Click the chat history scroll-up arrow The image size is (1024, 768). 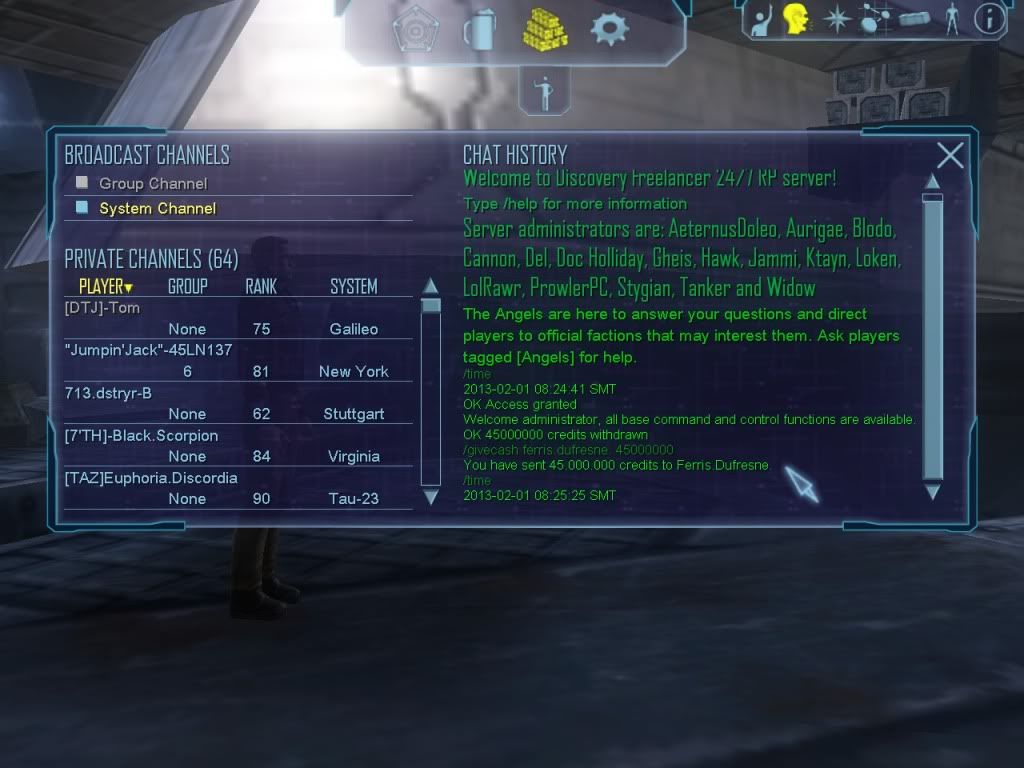pos(932,181)
